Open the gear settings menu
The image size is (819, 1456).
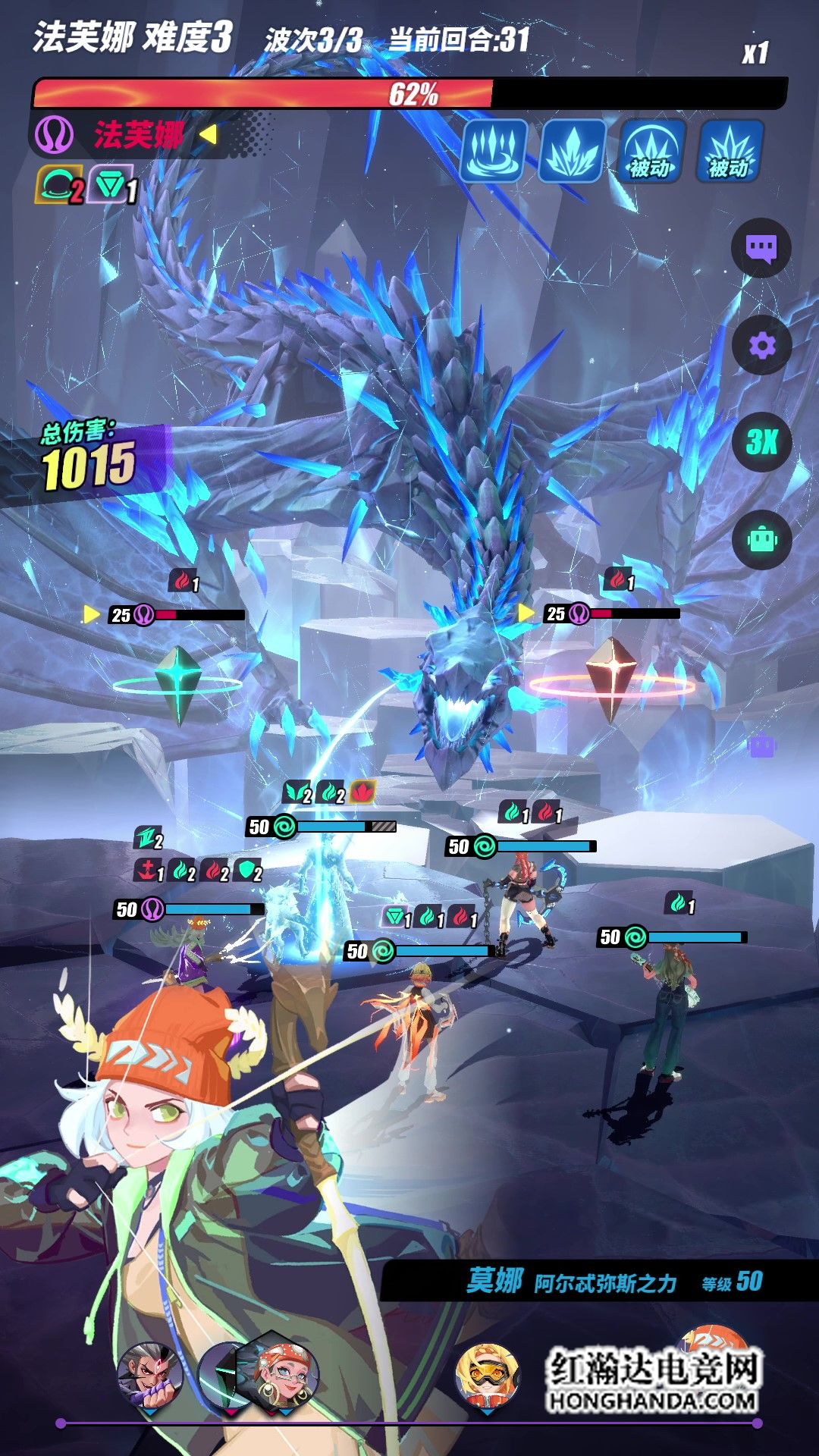(761, 346)
